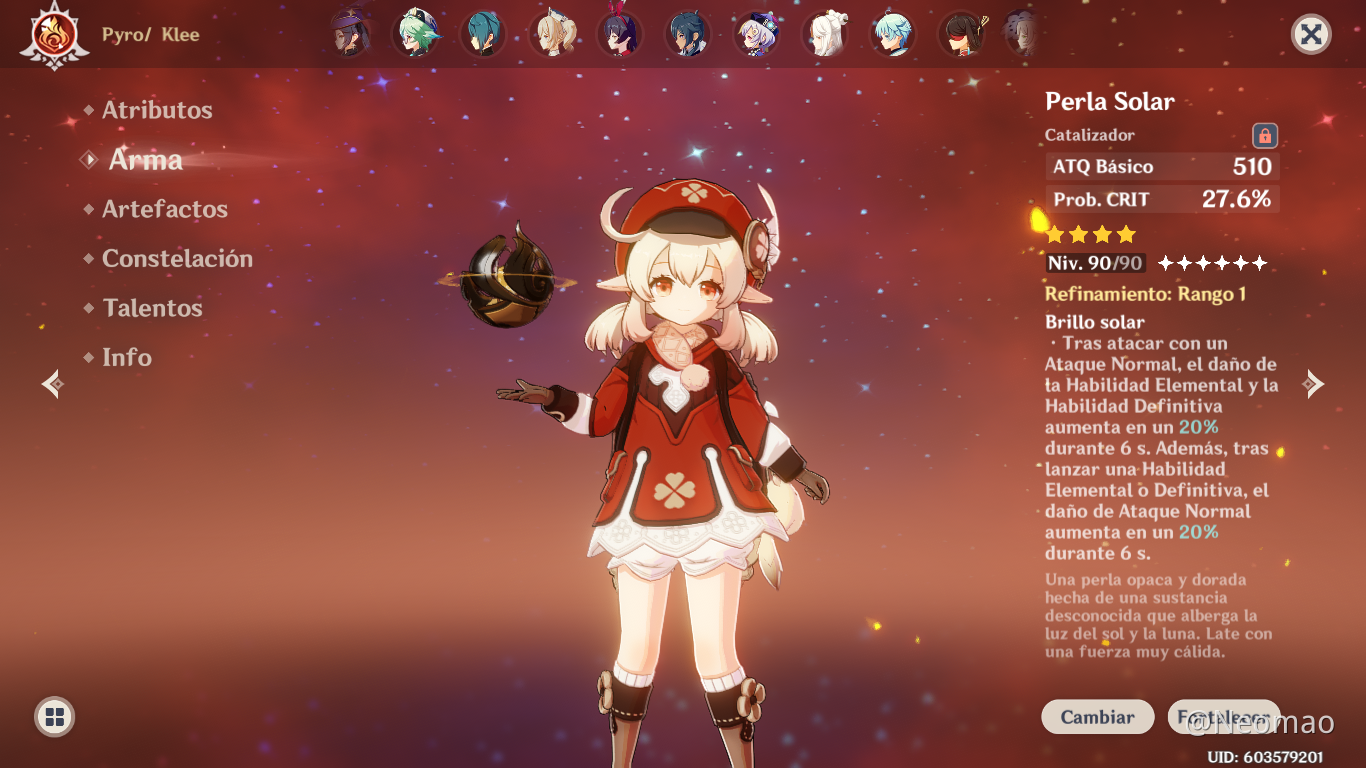Select the ATQ Básico stat row
Viewport: 1366px width, 768px height.
pyautogui.click(x=1161, y=166)
